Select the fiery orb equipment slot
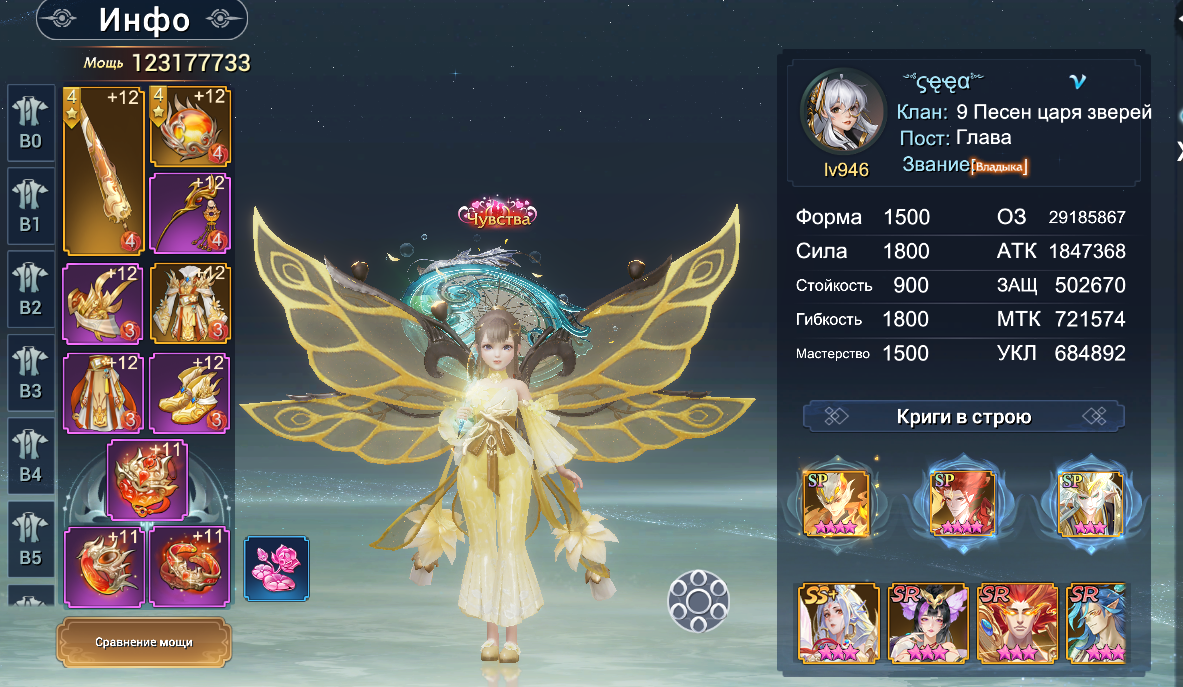The height and width of the screenshot is (687, 1183). (190, 126)
